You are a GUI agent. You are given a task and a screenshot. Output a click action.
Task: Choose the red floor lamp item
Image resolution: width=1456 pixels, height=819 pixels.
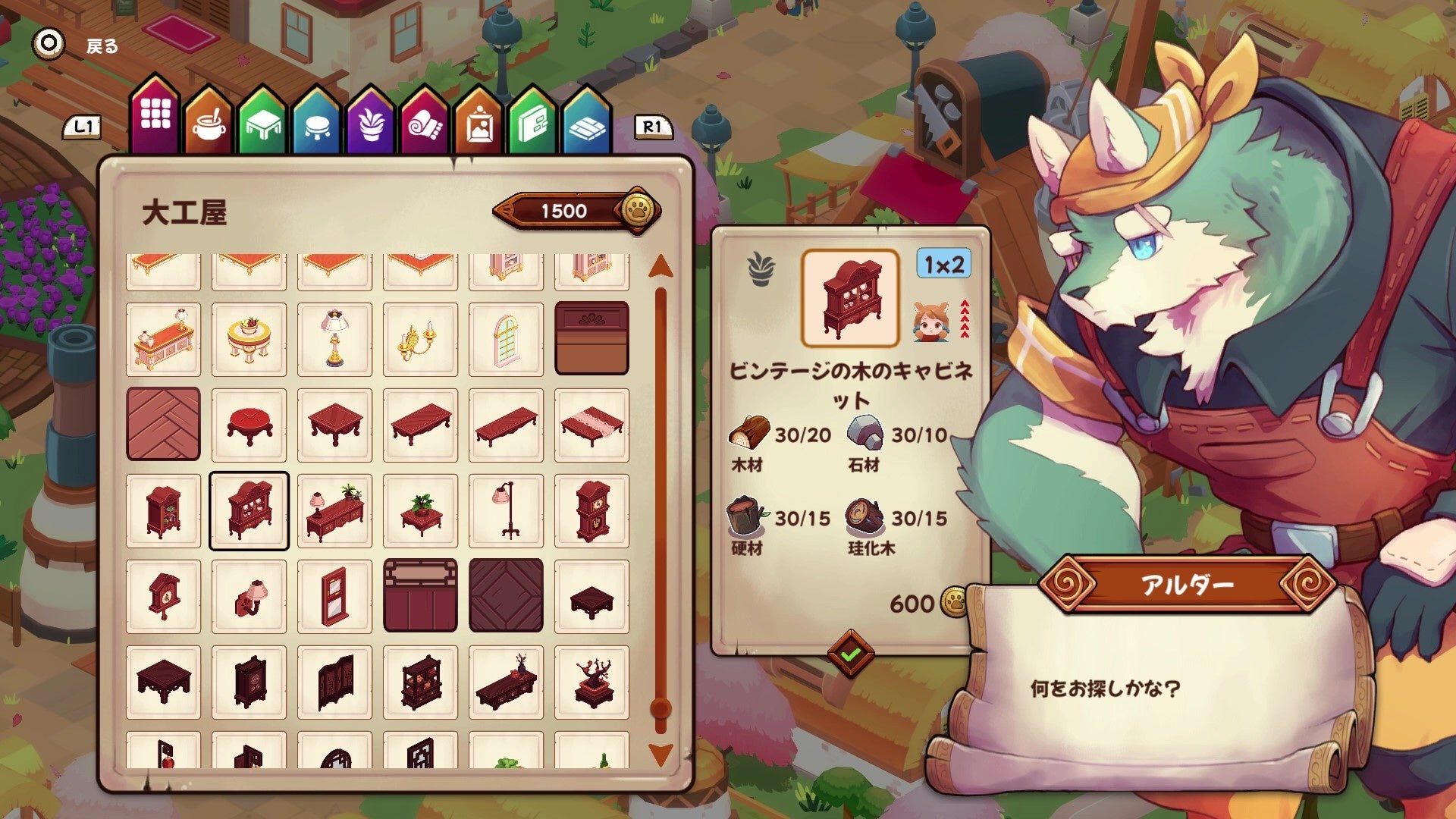click(506, 510)
